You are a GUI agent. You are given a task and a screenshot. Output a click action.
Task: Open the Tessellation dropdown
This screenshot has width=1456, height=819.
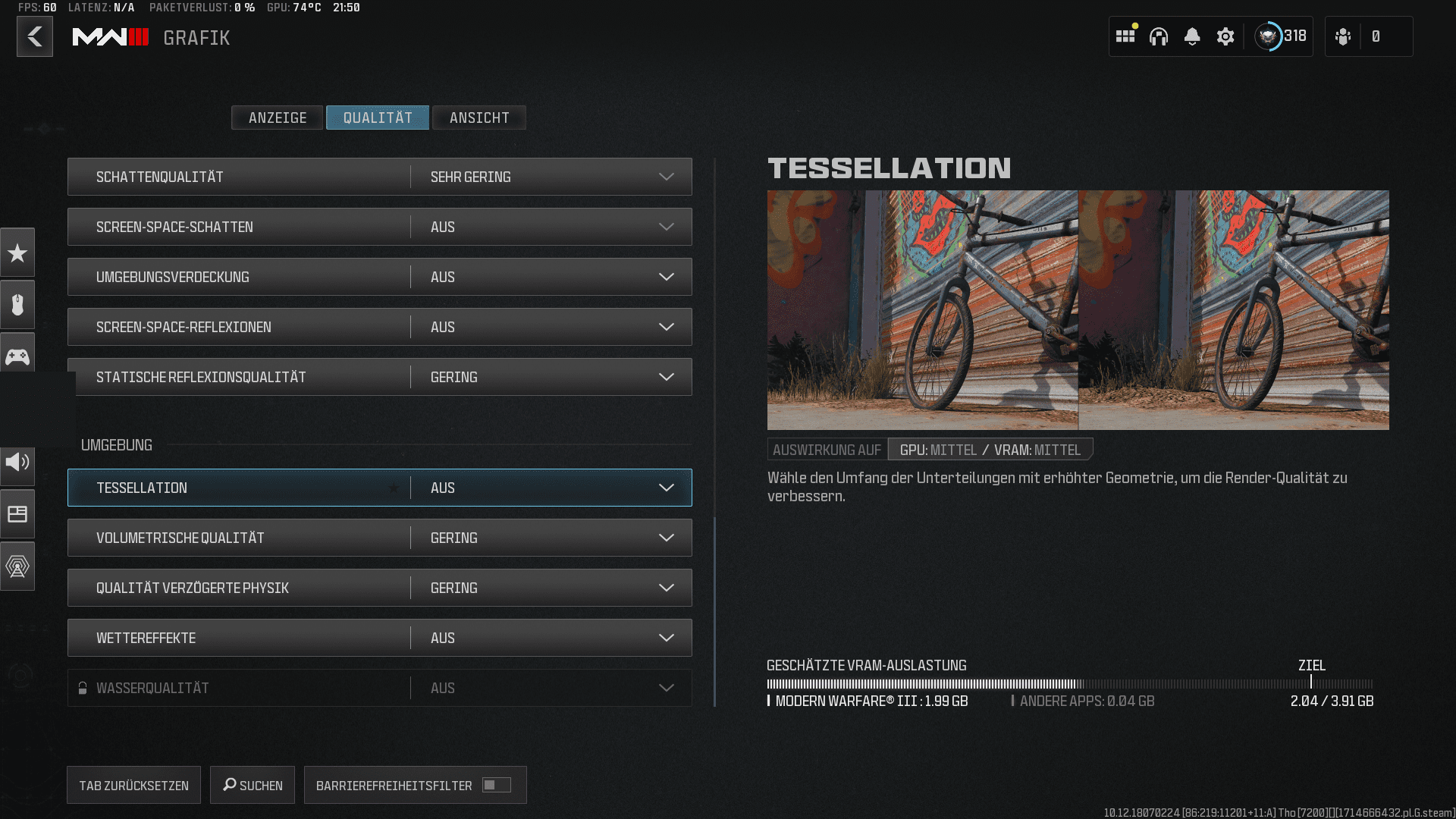coord(551,488)
